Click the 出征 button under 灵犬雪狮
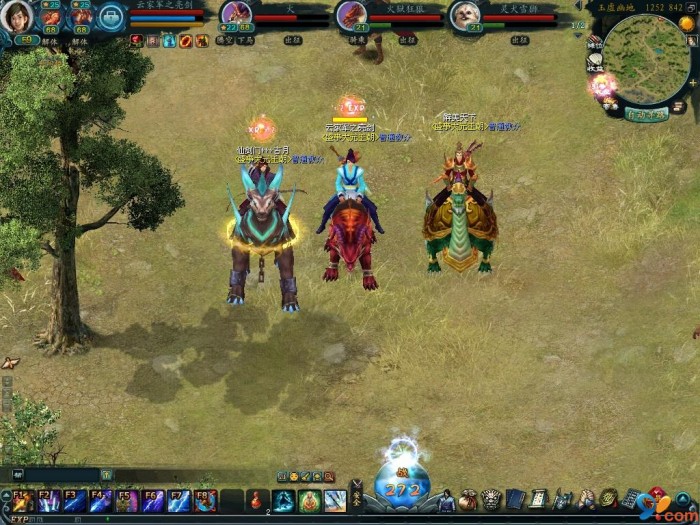The height and width of the screenshot is (525, 700). [x=519, y=40]
